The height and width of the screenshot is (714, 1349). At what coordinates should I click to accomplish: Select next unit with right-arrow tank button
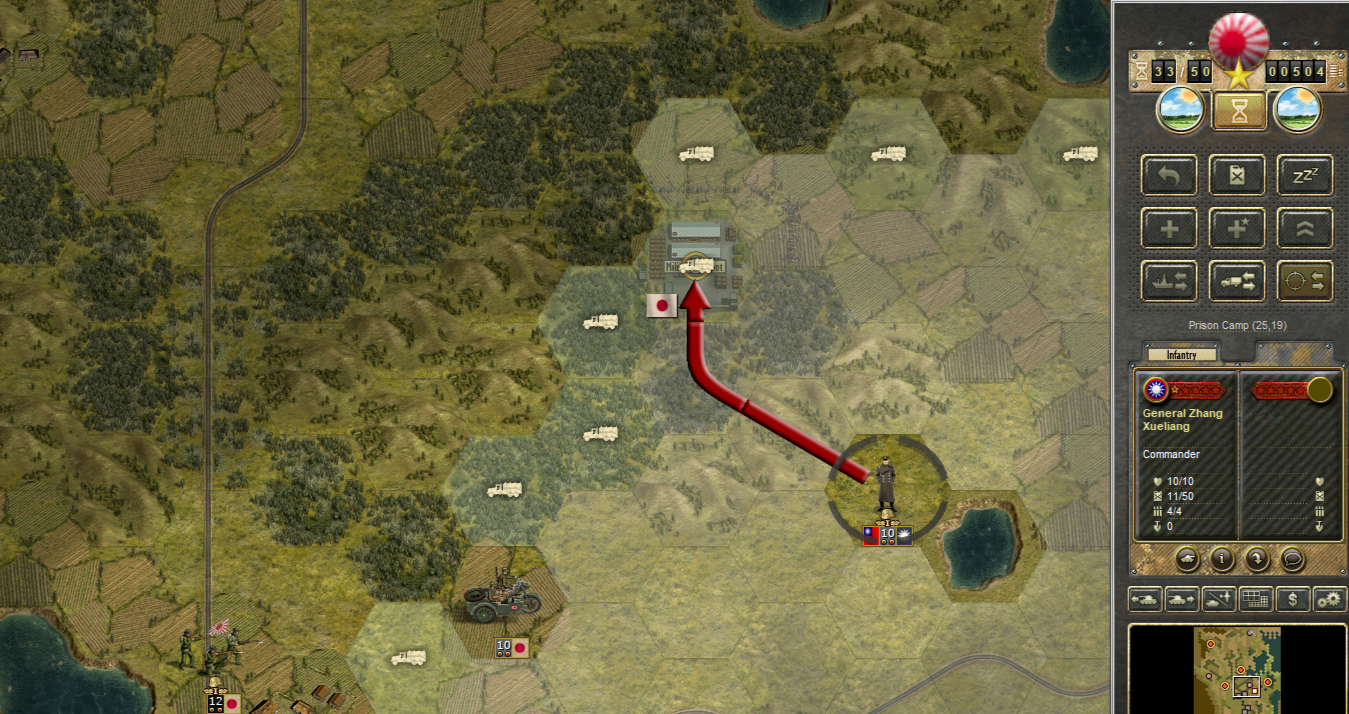click(x=1182, y=599)
